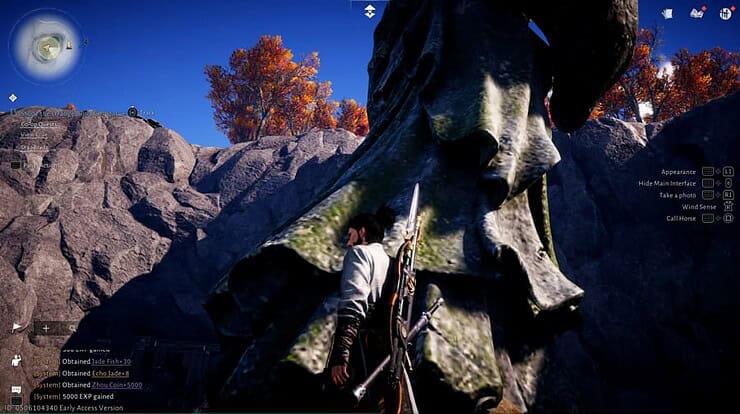Click the white flag icon
740x414 pixels.
click(18, 327)
